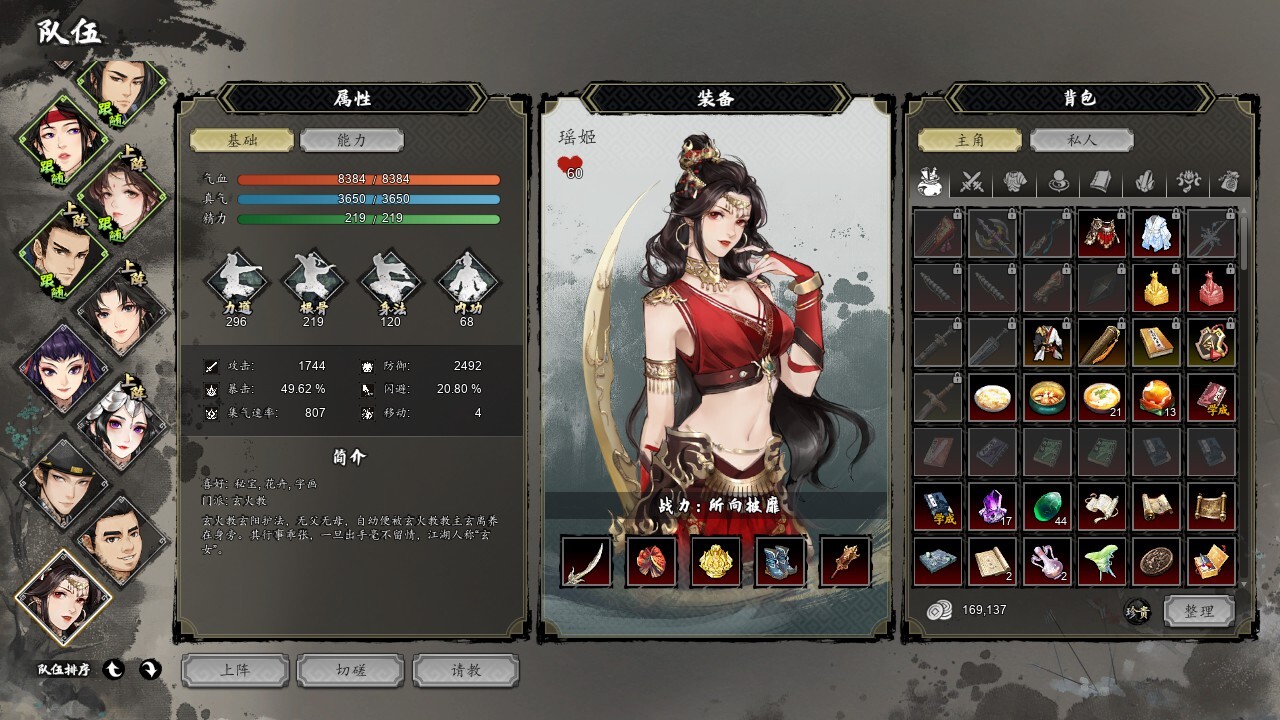Choose the 切磋 sparring button

351,670
